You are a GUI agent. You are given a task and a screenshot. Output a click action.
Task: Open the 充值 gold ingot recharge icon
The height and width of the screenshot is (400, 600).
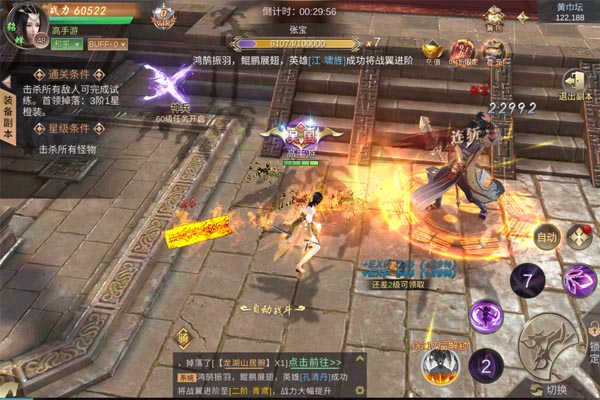431,51
